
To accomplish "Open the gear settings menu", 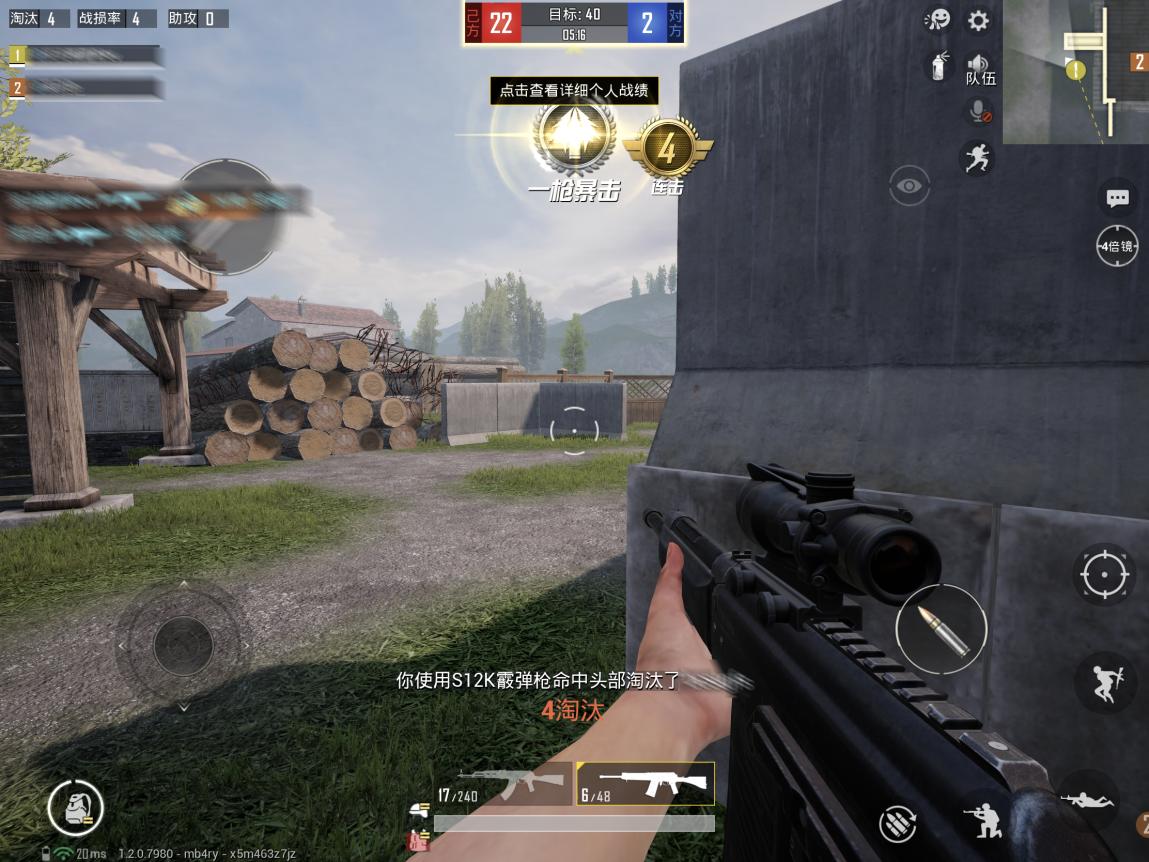I will pyautogui.click(x=978, y=21).
